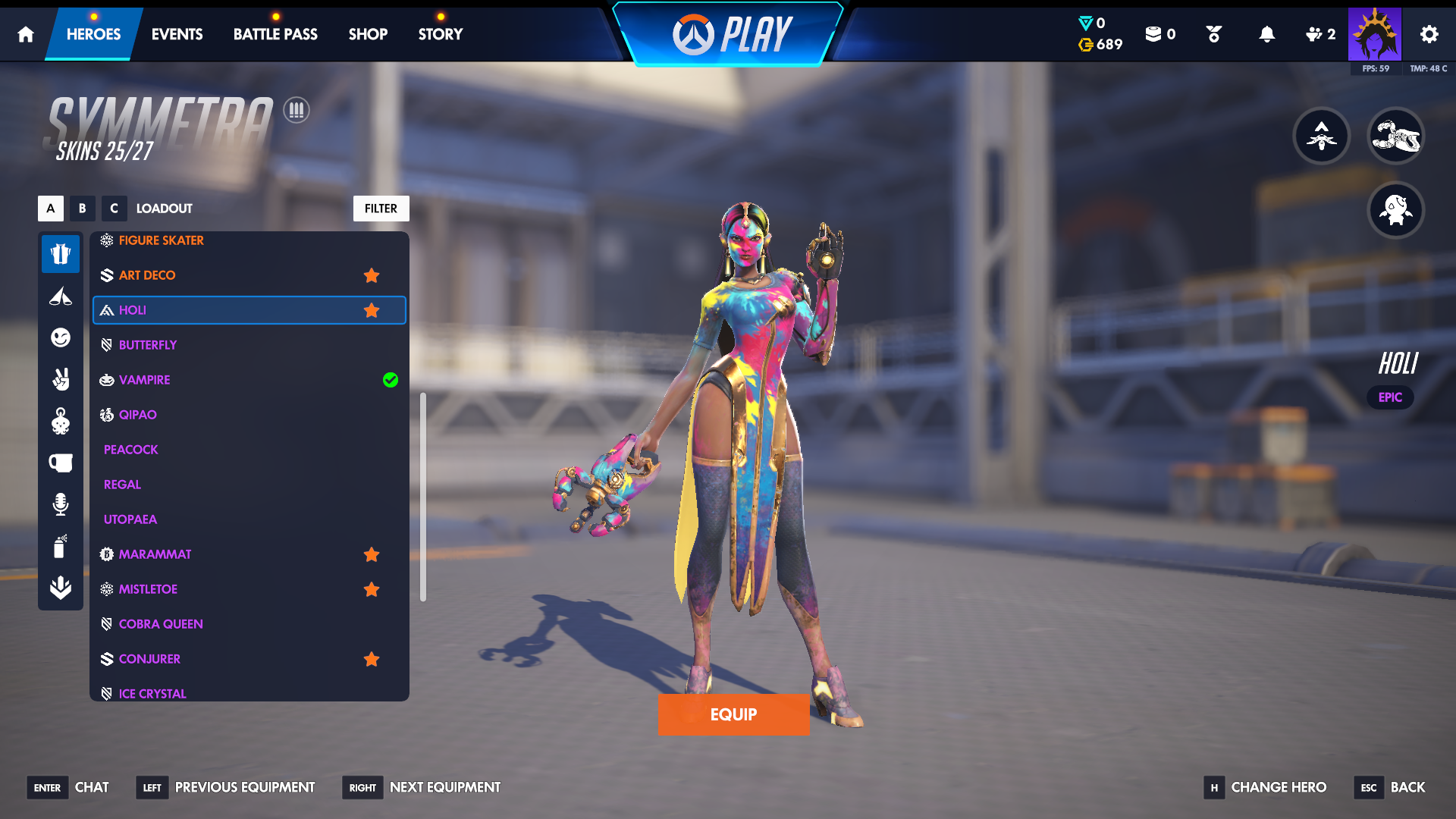Select loadout B
The width and height of the screenshot is (1456, 819).
click(x=83, y=209)
